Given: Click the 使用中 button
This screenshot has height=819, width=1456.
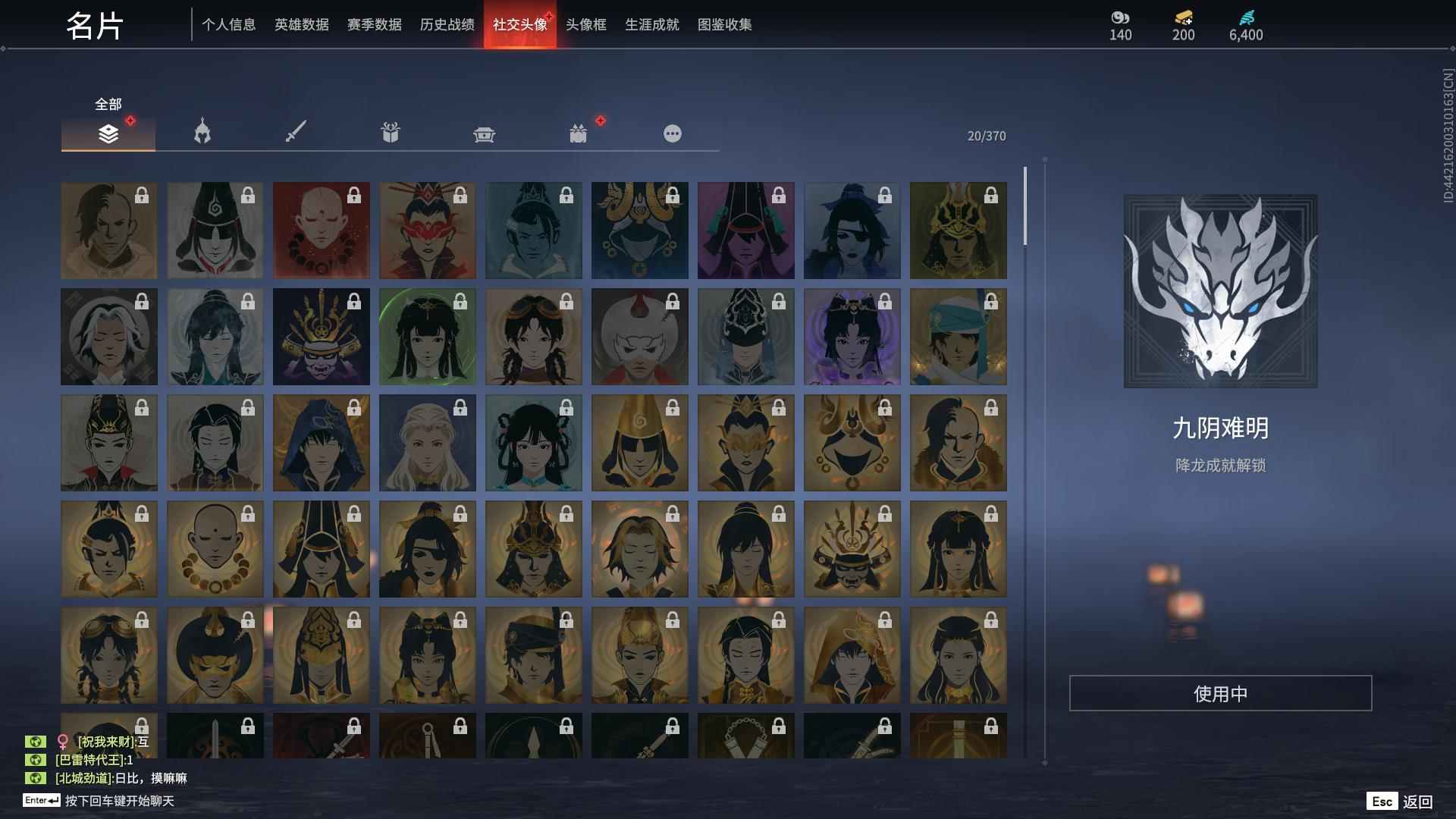Looking at the screenshot, I should point(1219,691).
